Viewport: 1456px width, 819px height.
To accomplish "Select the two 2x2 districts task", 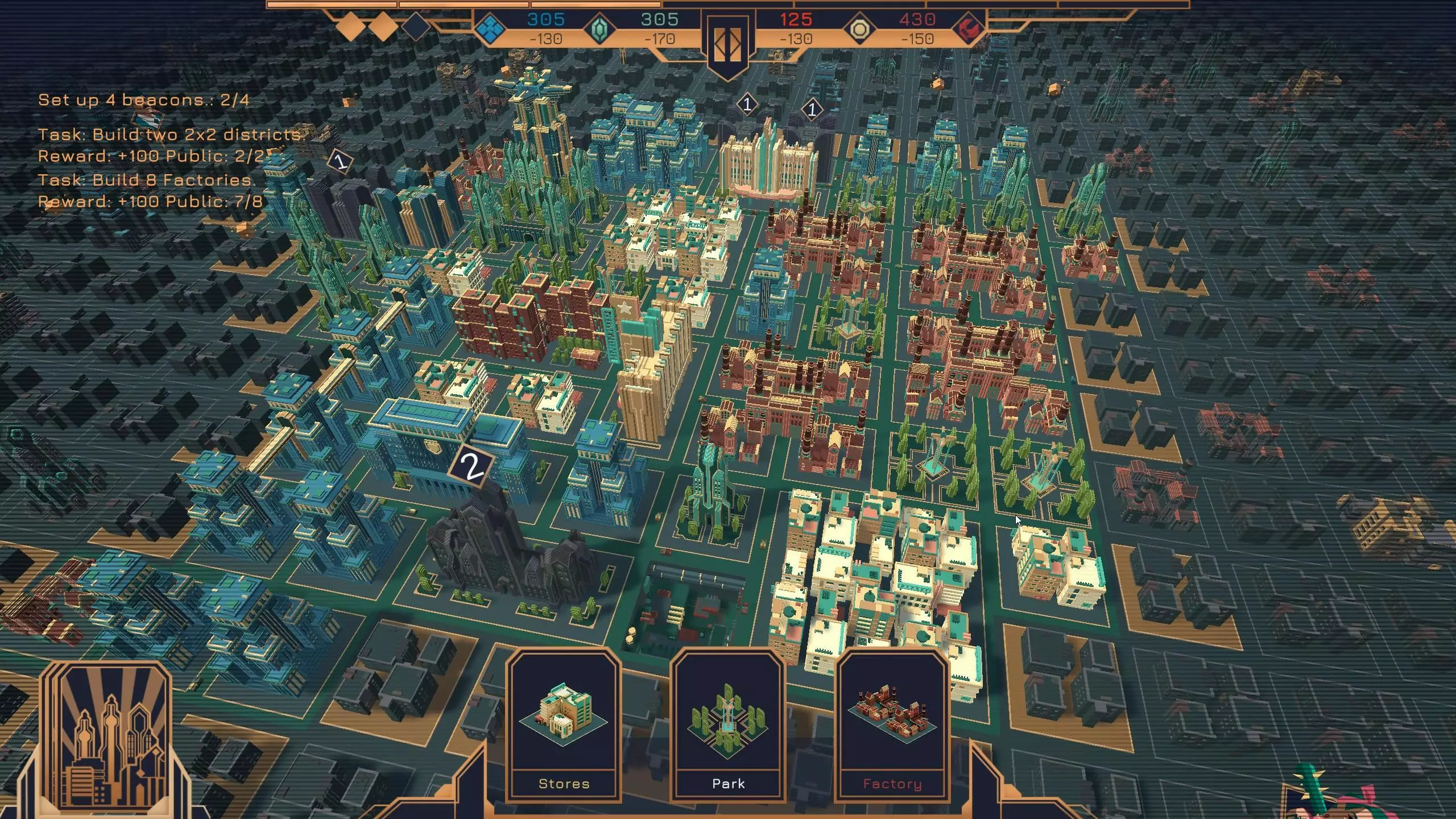I will tap(171, 135).
